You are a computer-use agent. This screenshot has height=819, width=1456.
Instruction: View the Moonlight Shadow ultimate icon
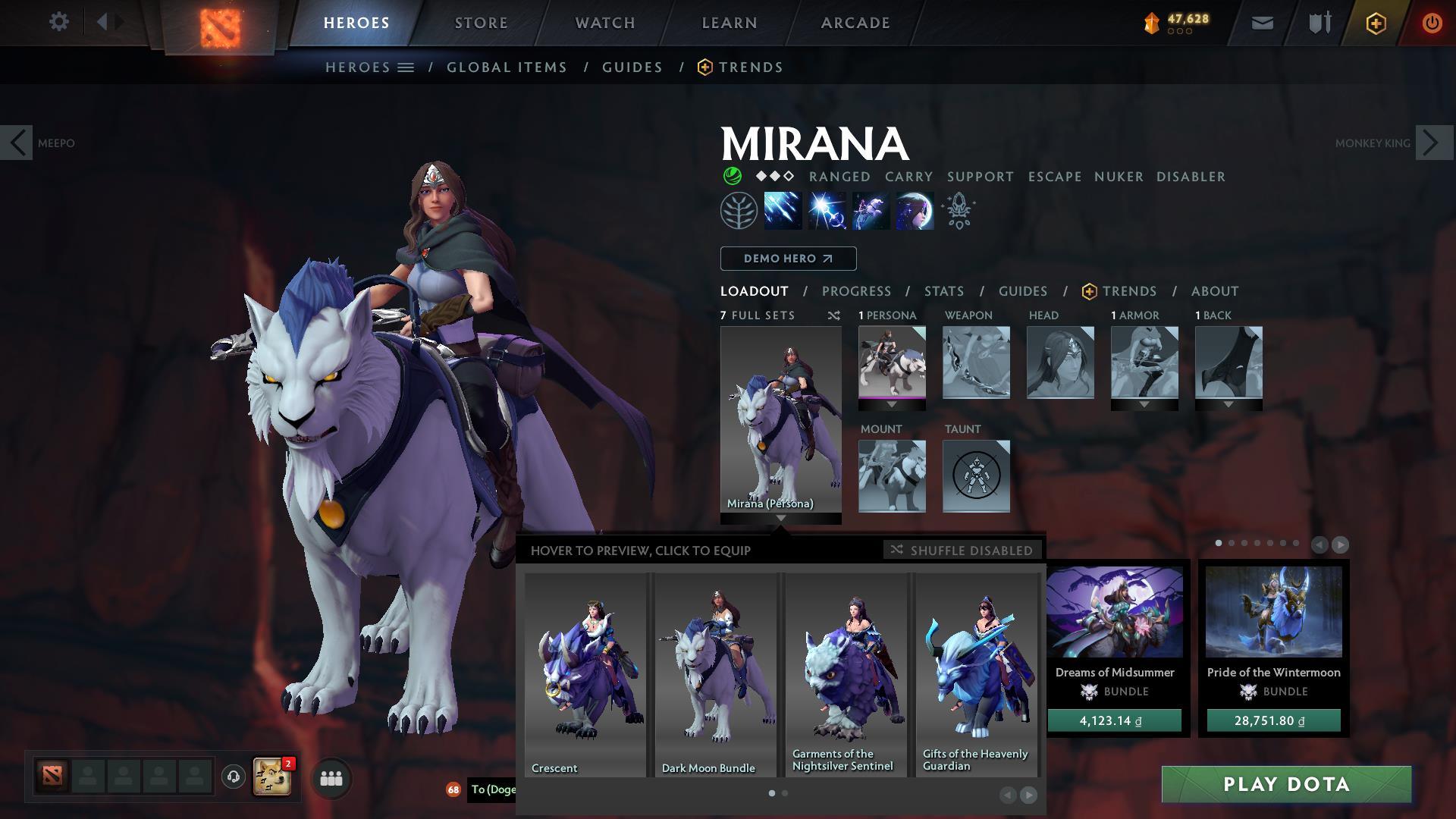915,211
